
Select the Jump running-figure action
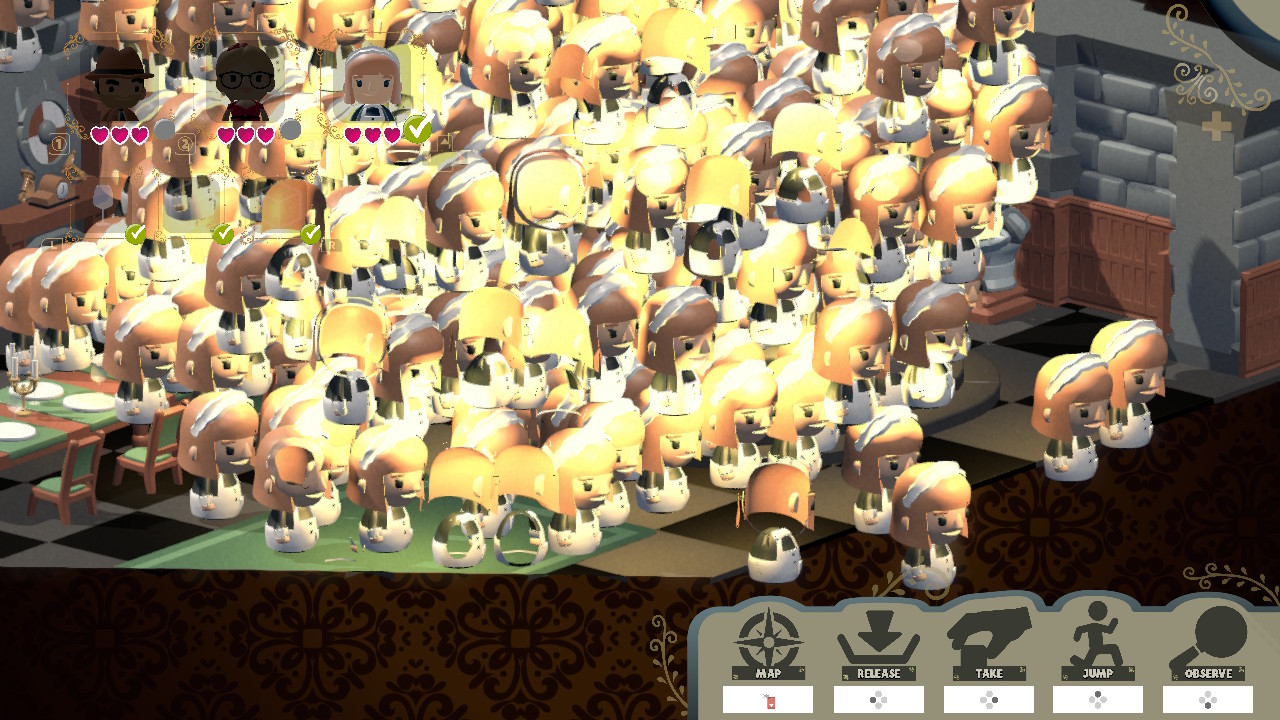click(1097, 638)
